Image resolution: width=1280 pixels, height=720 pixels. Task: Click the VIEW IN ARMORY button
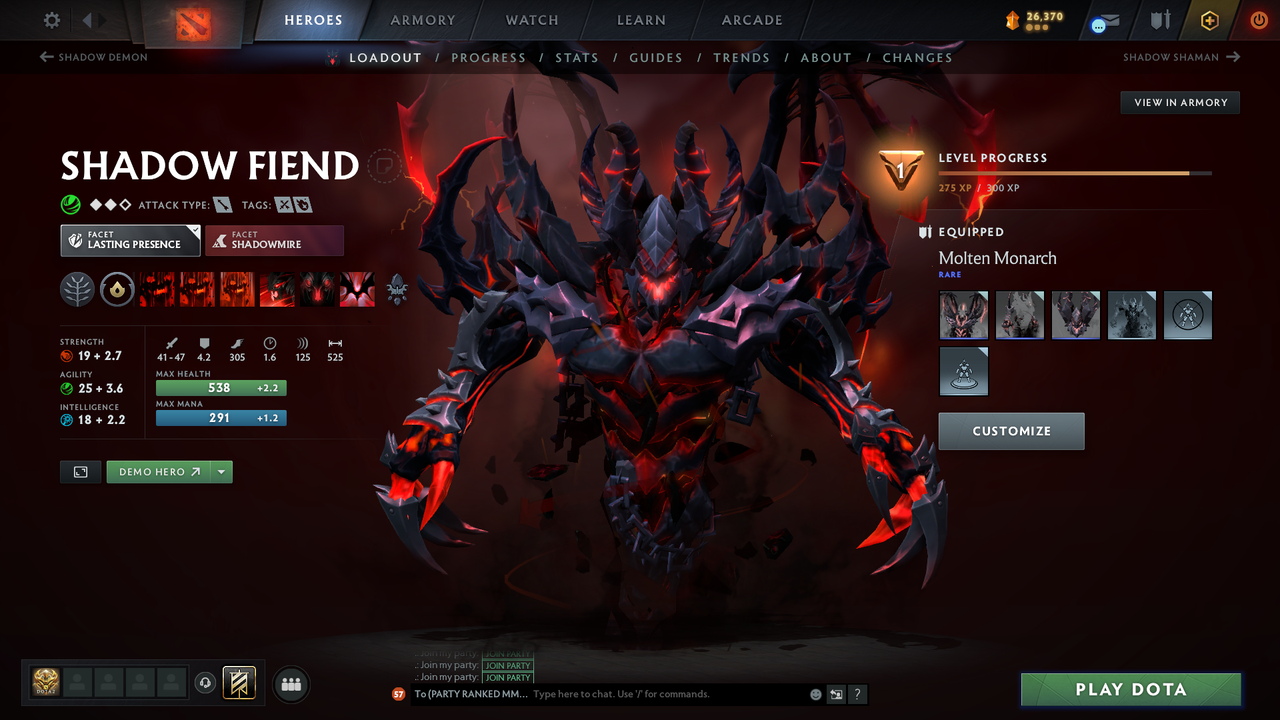coord(1179,102)
